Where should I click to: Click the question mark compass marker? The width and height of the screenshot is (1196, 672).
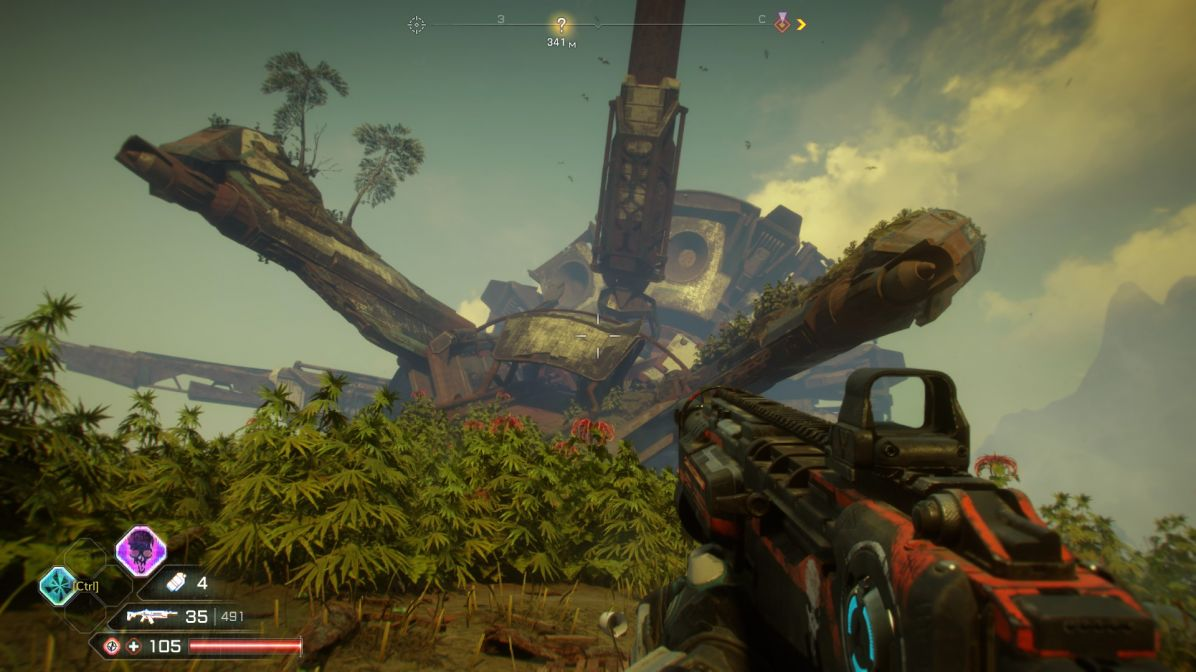click(x=561, y=25)
